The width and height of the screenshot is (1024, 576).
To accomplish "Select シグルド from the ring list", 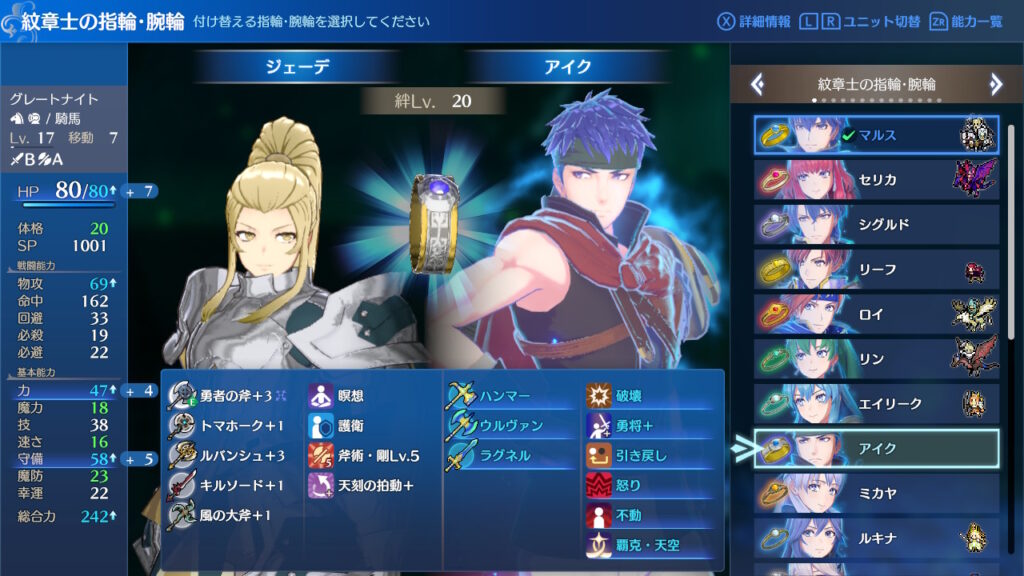I will 876,224.
